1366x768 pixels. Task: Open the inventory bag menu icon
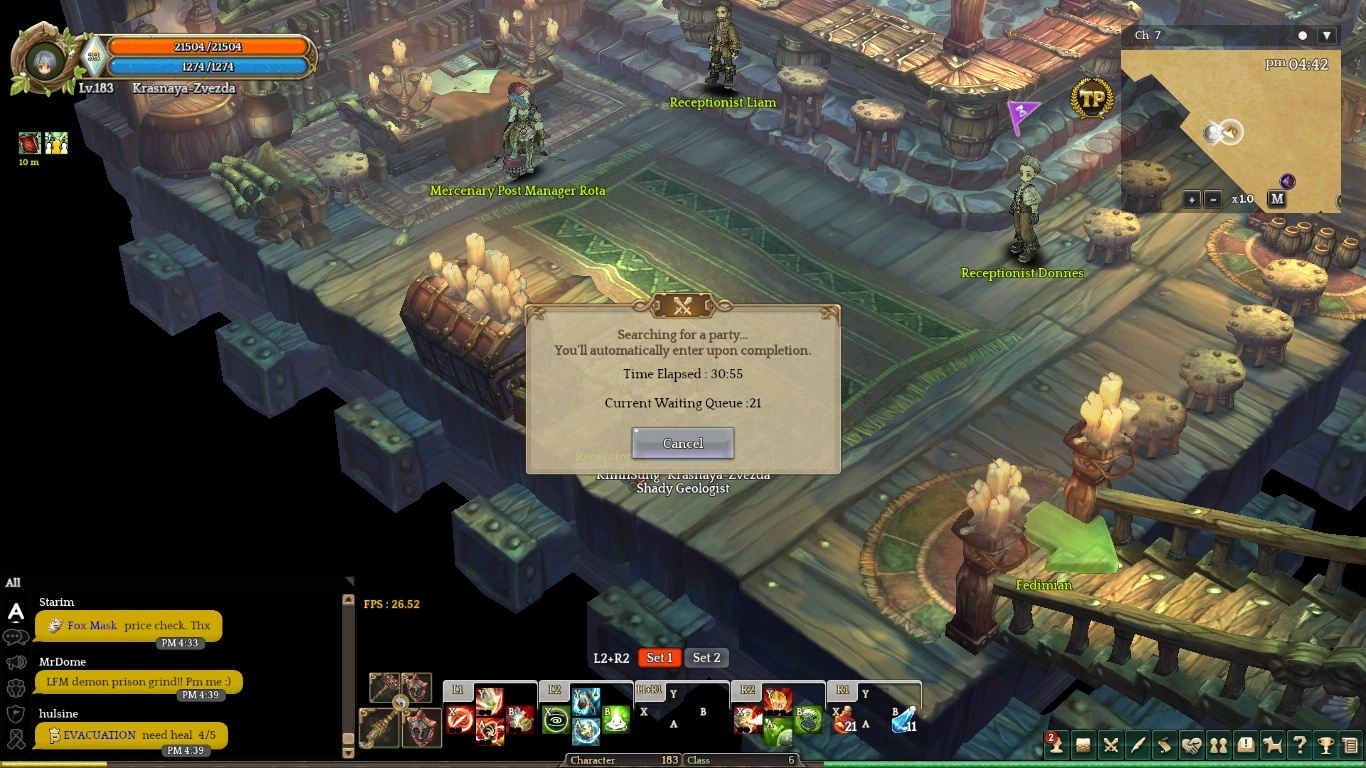(x=1083, y=745)
